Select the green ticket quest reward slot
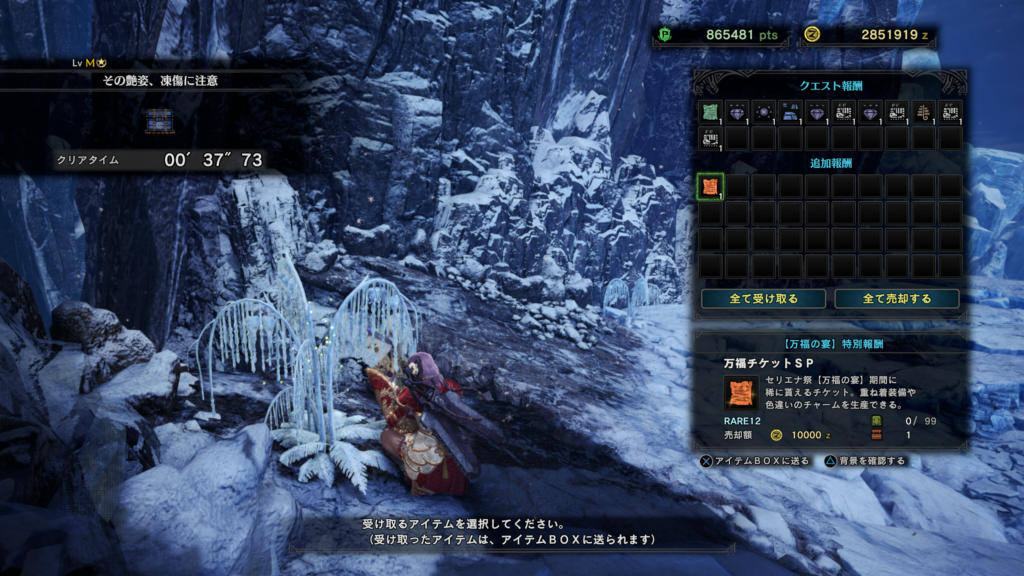The image size is (1024, 576). coord(709,112)
